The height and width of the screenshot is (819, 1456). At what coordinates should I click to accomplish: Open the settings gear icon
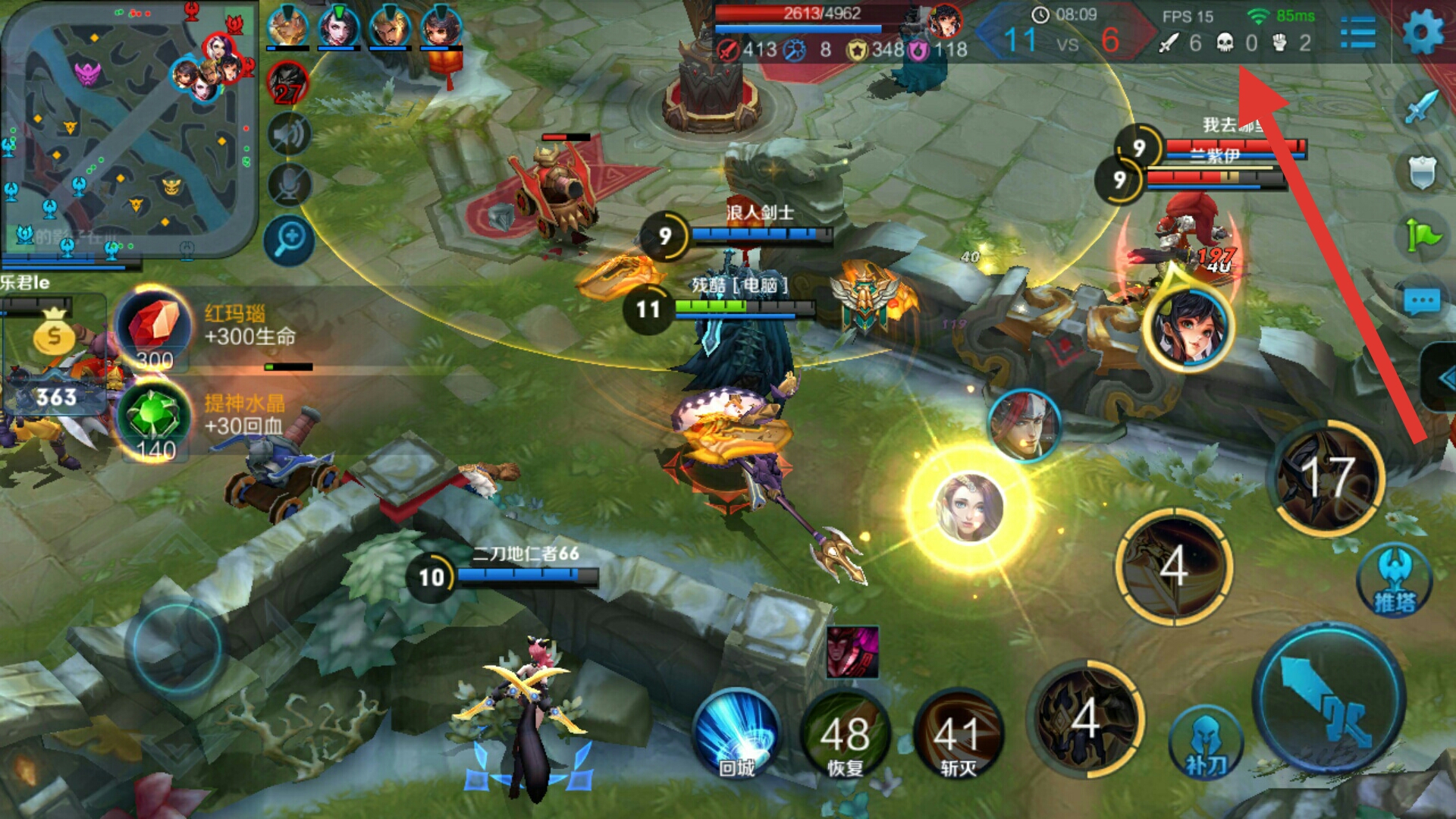[1423, 33]
